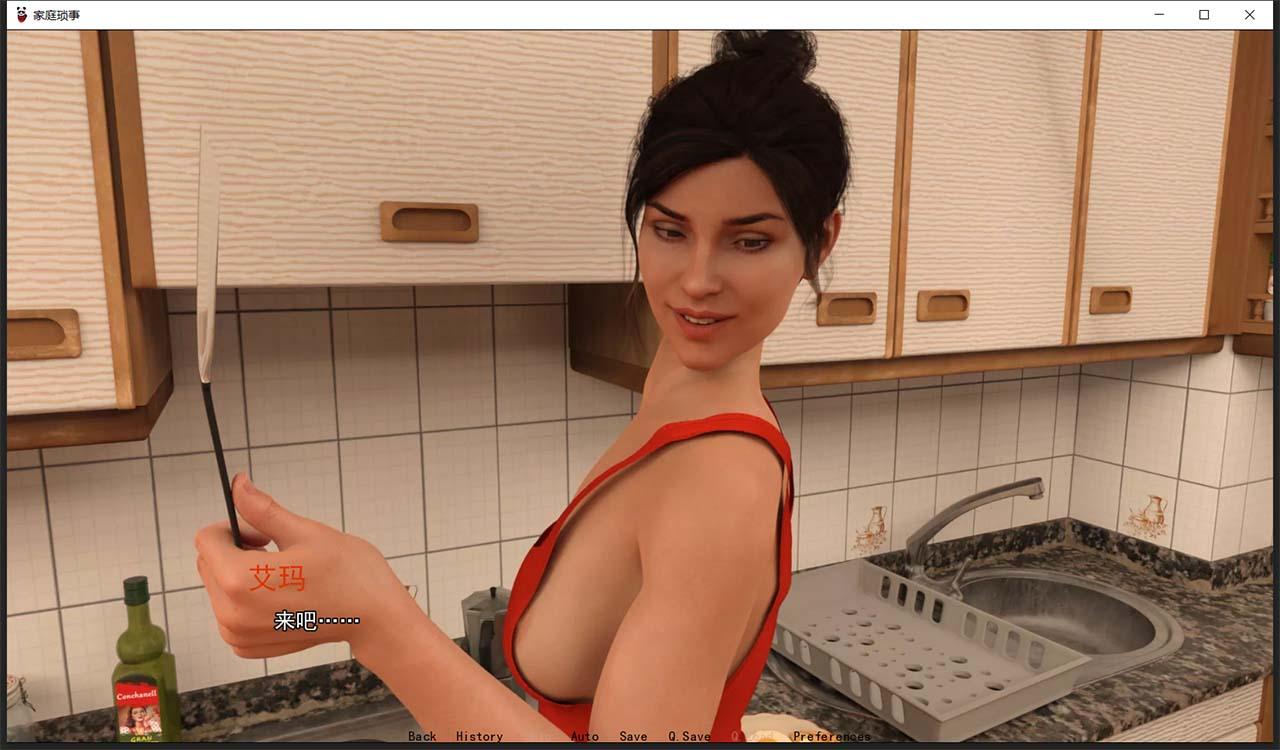Open the Q.Load quick load option
Image resolution: width=1280 pixels, height=750 pixels.
pyautogui.click(x=748, y=736)
